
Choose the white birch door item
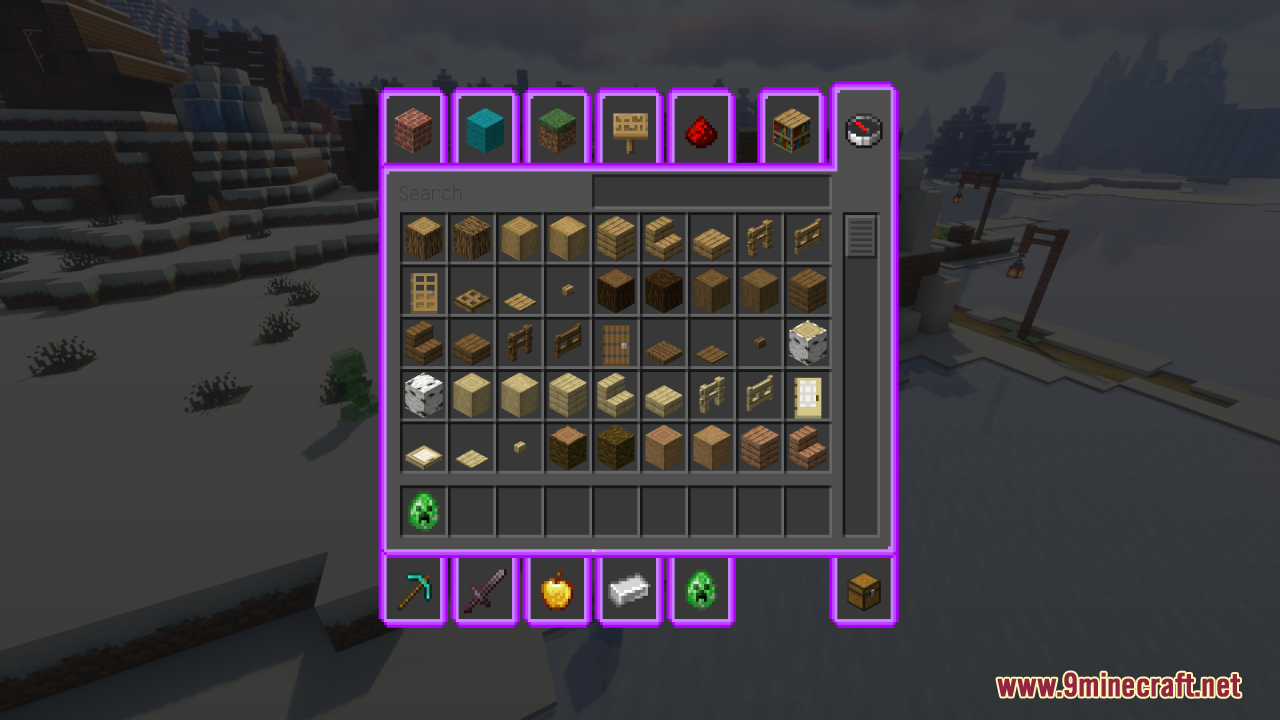click(807, 394)
